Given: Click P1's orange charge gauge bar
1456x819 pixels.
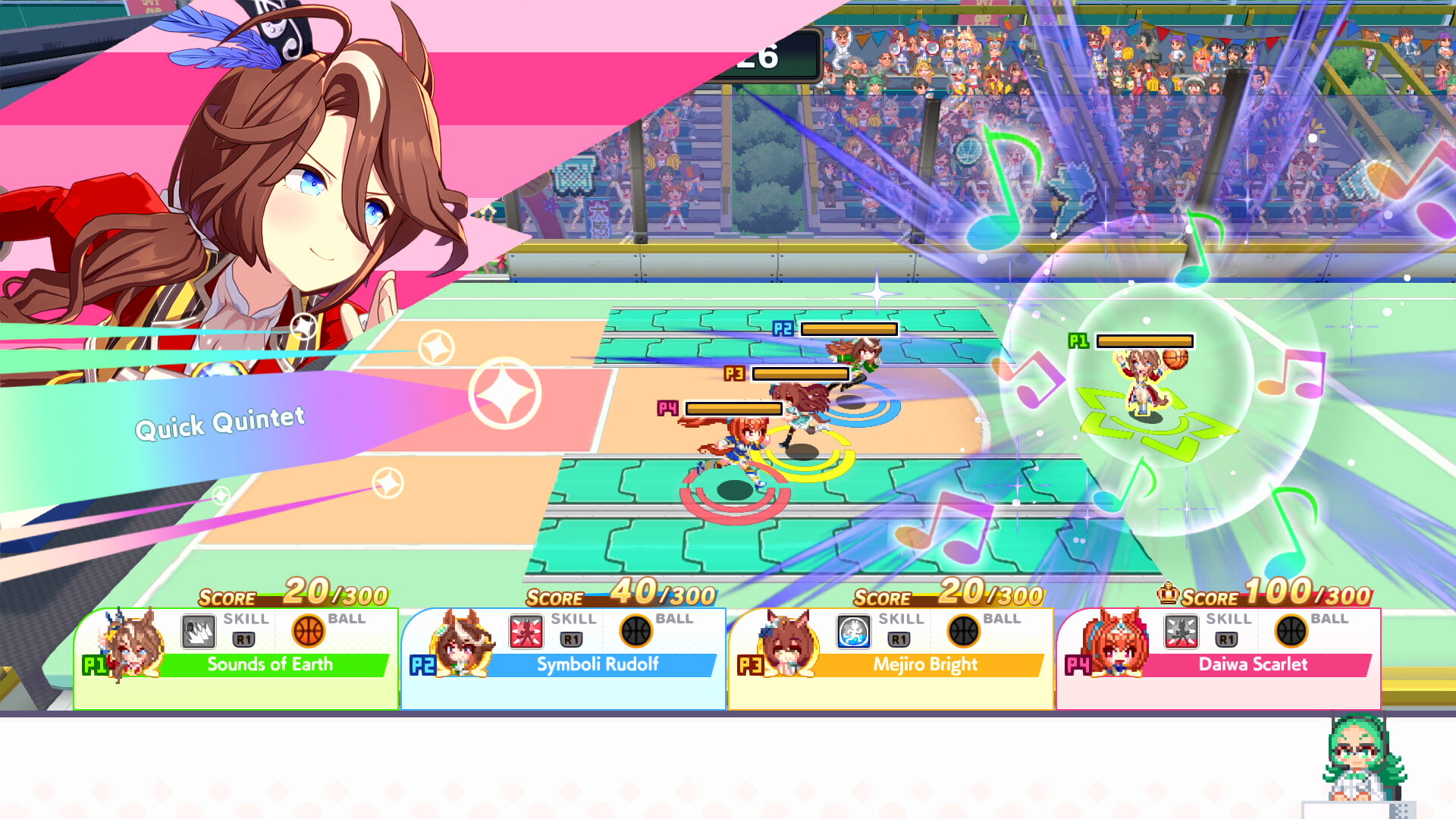Looking at the screenshot, I should pos(1145,340).
